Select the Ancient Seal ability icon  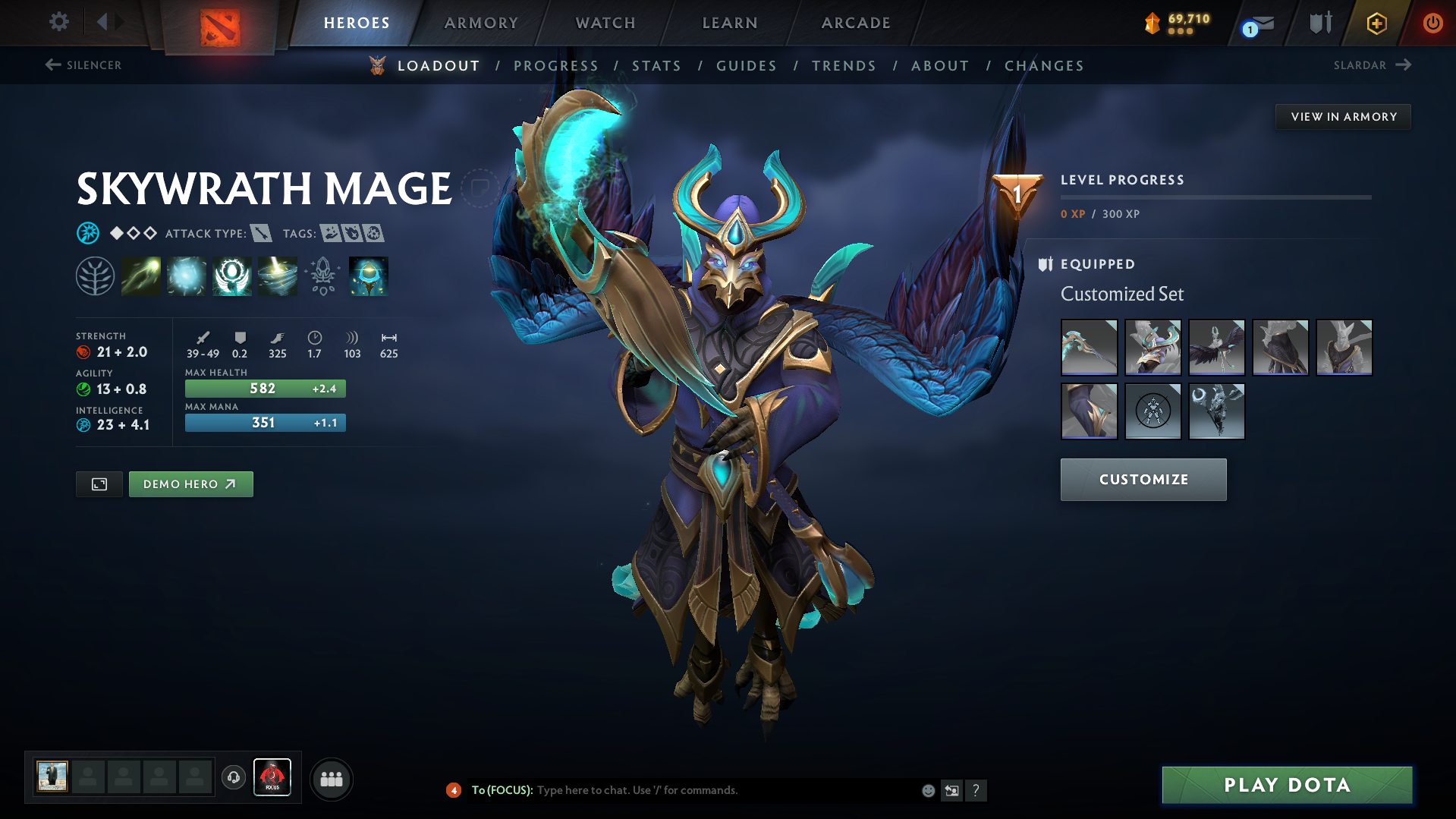[231, 276]
